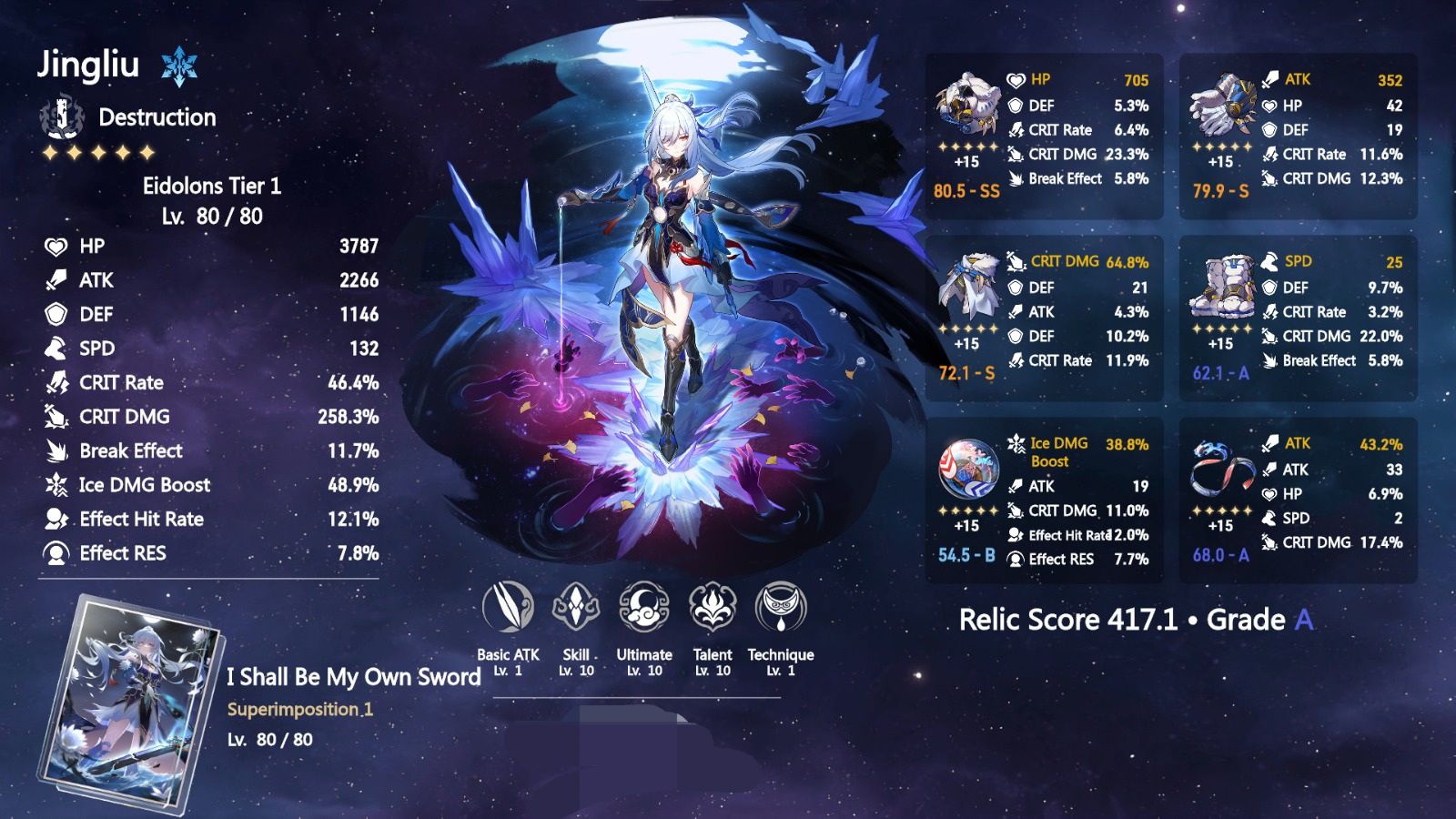This screenshot has height=819, width=1456.
Task: Select the Talent ability icon
Action: (713, 610)
